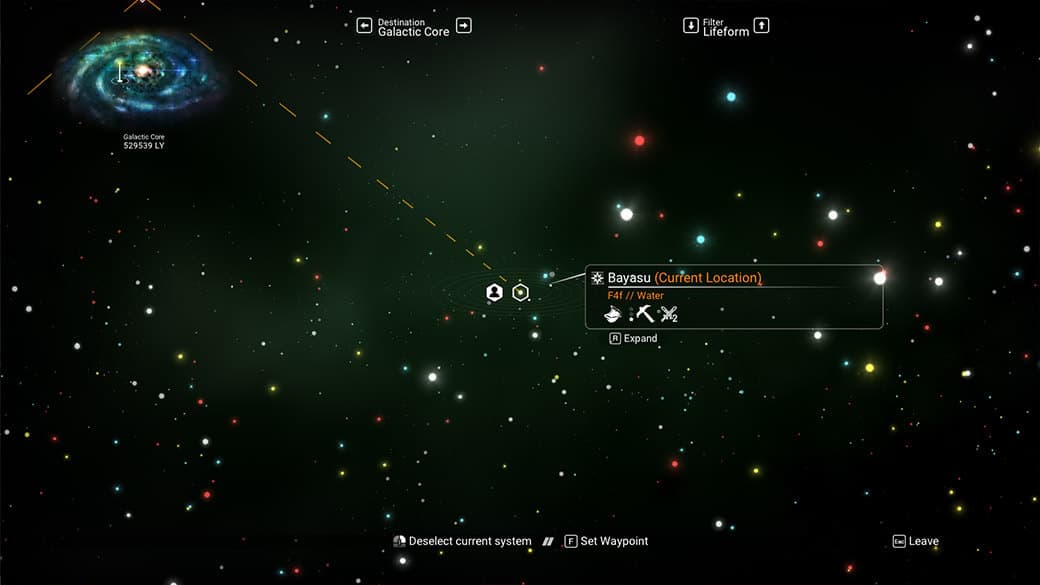Screen dimensions: 1040x585
Task: Select the player position marker icon
Action: tap(494, 292)
